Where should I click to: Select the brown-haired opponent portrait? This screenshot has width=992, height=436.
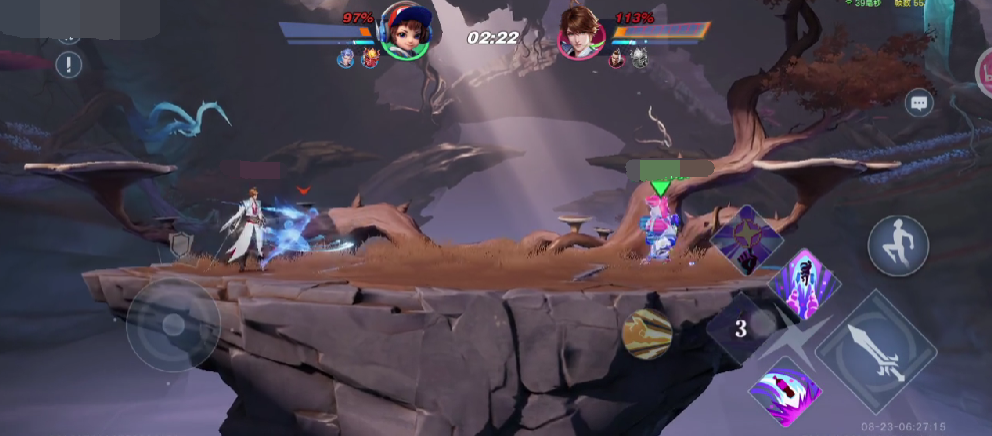coord(583,34)
